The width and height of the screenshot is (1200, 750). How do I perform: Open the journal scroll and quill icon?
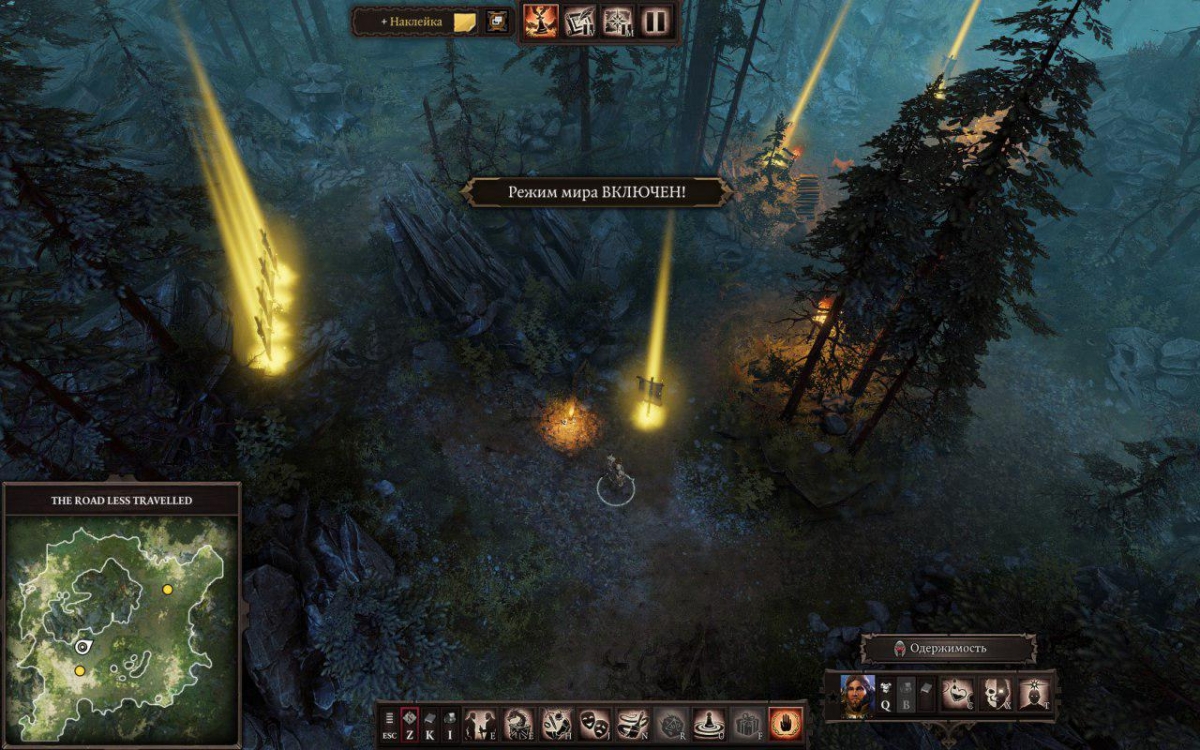coord(580,21)
